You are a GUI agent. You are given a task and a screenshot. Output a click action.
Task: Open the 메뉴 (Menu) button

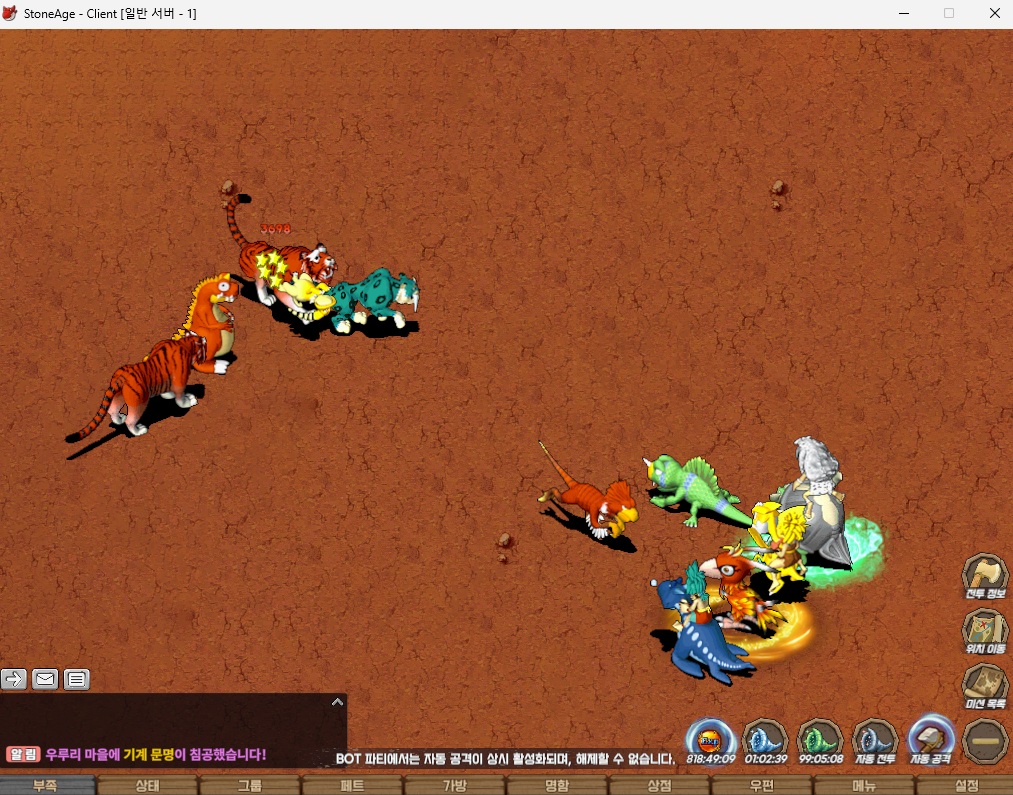point(864,786)
